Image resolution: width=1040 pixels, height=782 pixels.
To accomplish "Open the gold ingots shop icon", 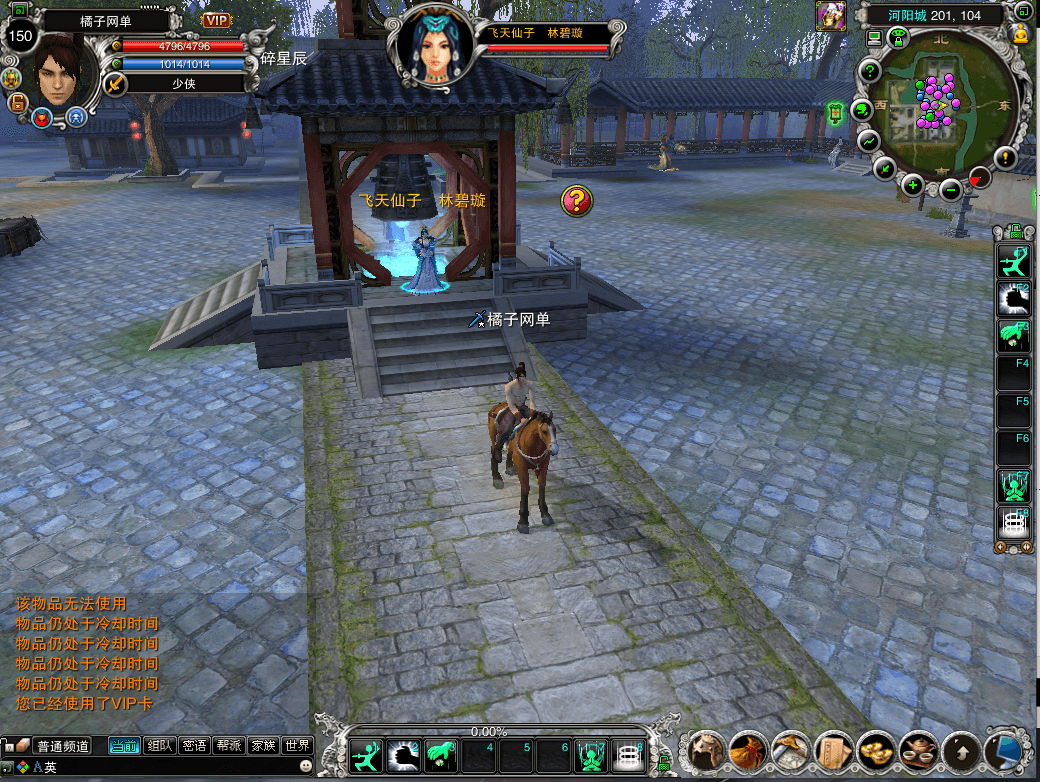I will 875,749.
